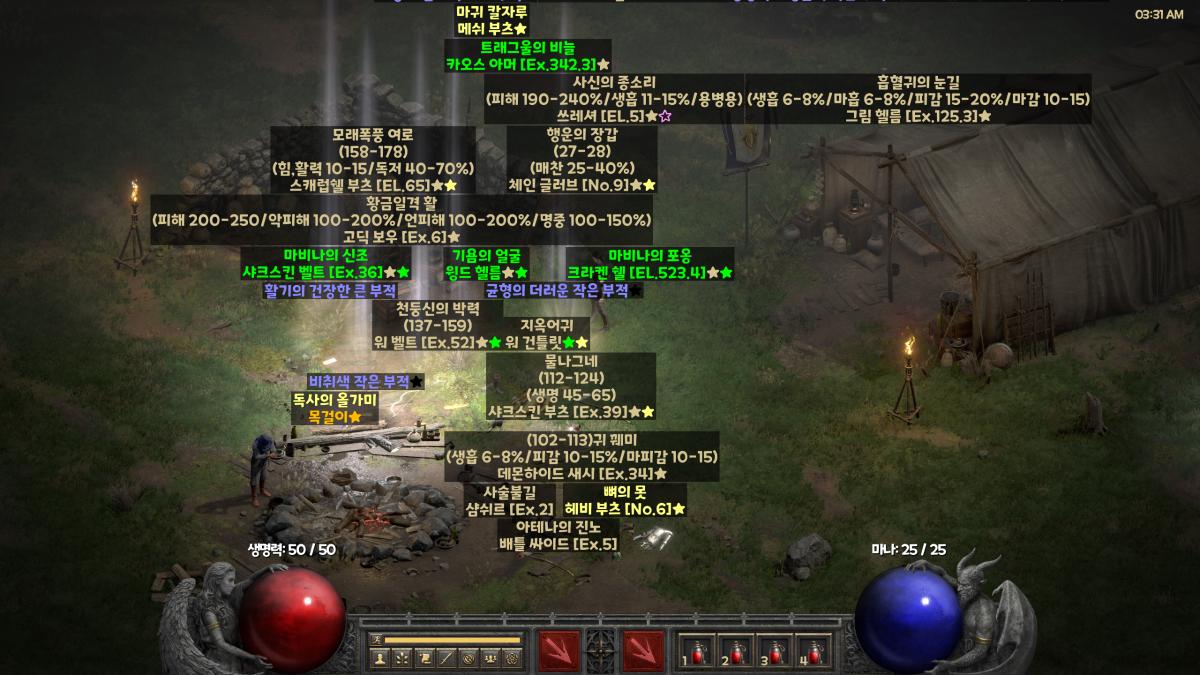Open the game menu gear icon
1200x675 pixels.
(x=512, y=658)
